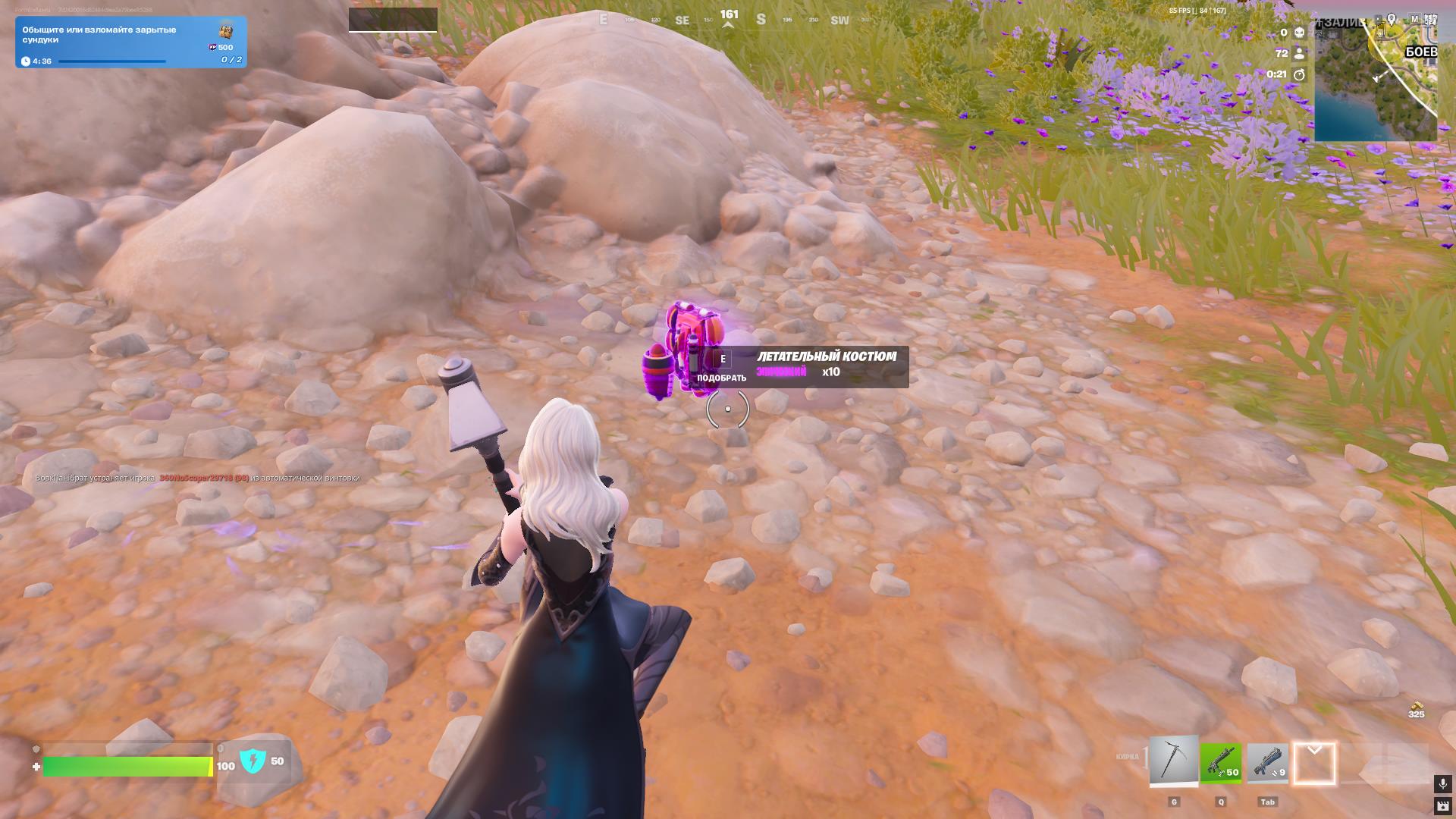The image size is (1456, 819).
Task: Click the gold bars counter icon
Action: tap(1416, 708)
